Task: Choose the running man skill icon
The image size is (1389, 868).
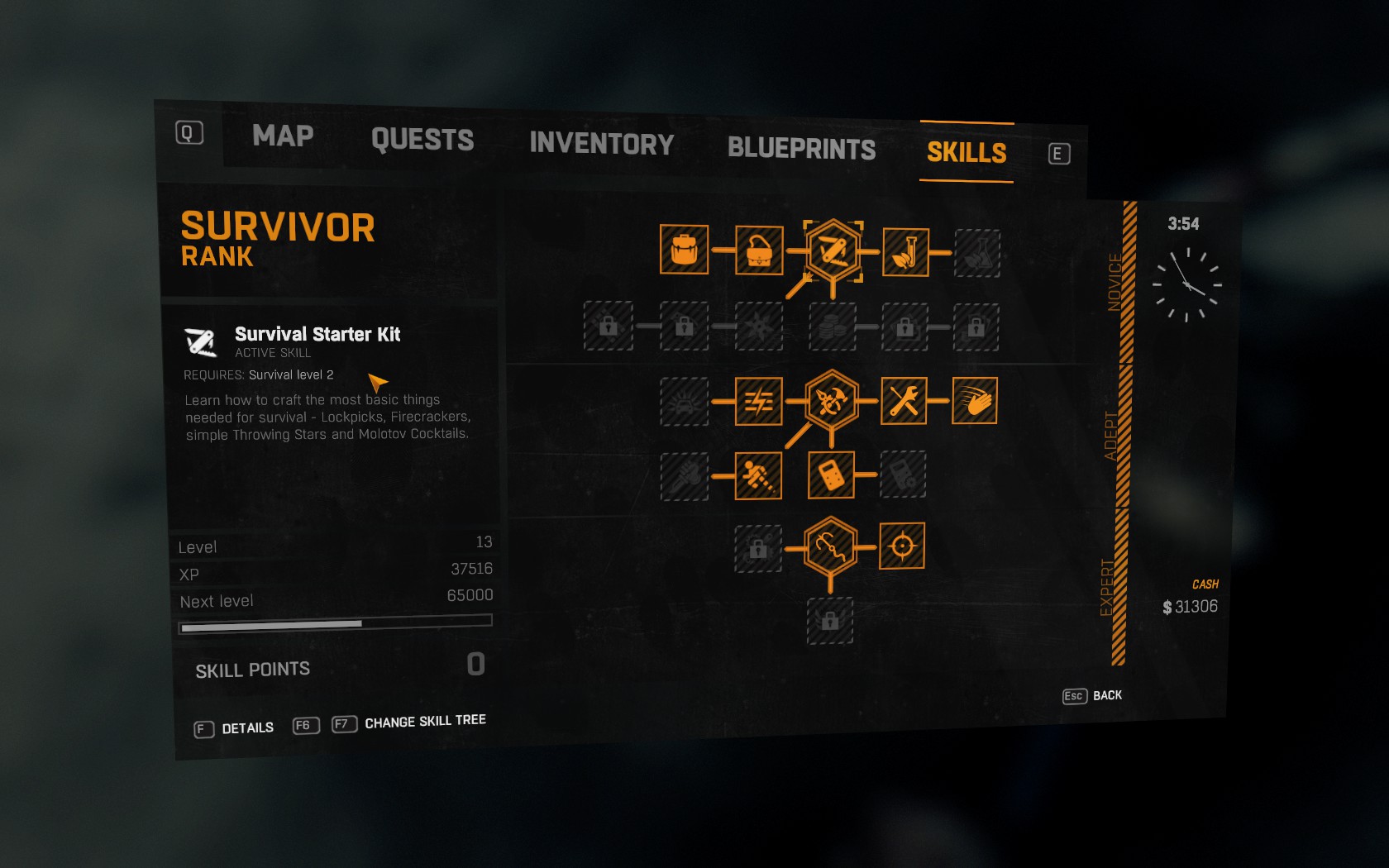Action: tap(758, 475)
